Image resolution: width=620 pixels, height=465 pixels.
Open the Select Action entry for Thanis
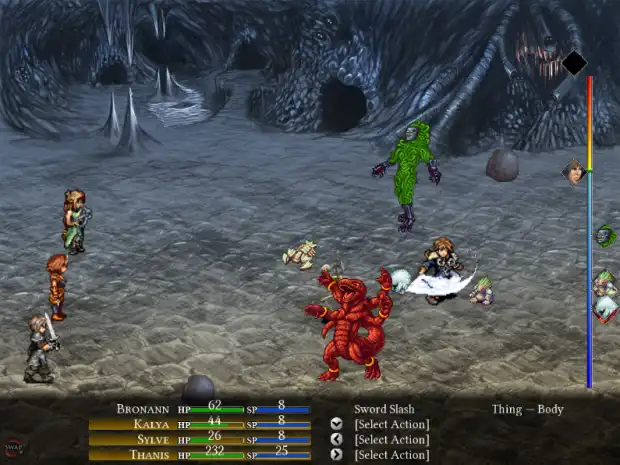point(391,454)
